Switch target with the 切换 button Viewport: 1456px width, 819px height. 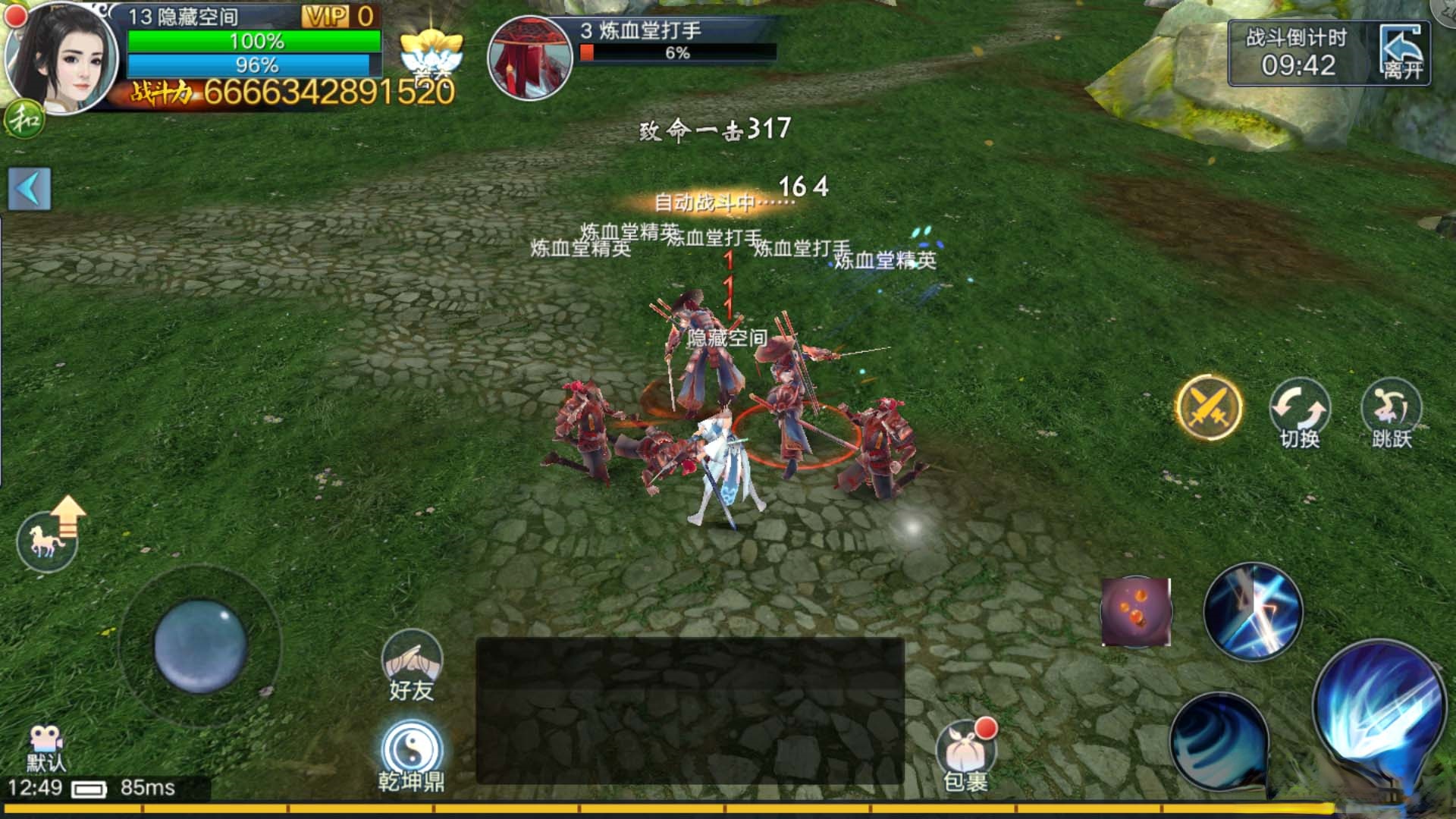[1299, 412]
